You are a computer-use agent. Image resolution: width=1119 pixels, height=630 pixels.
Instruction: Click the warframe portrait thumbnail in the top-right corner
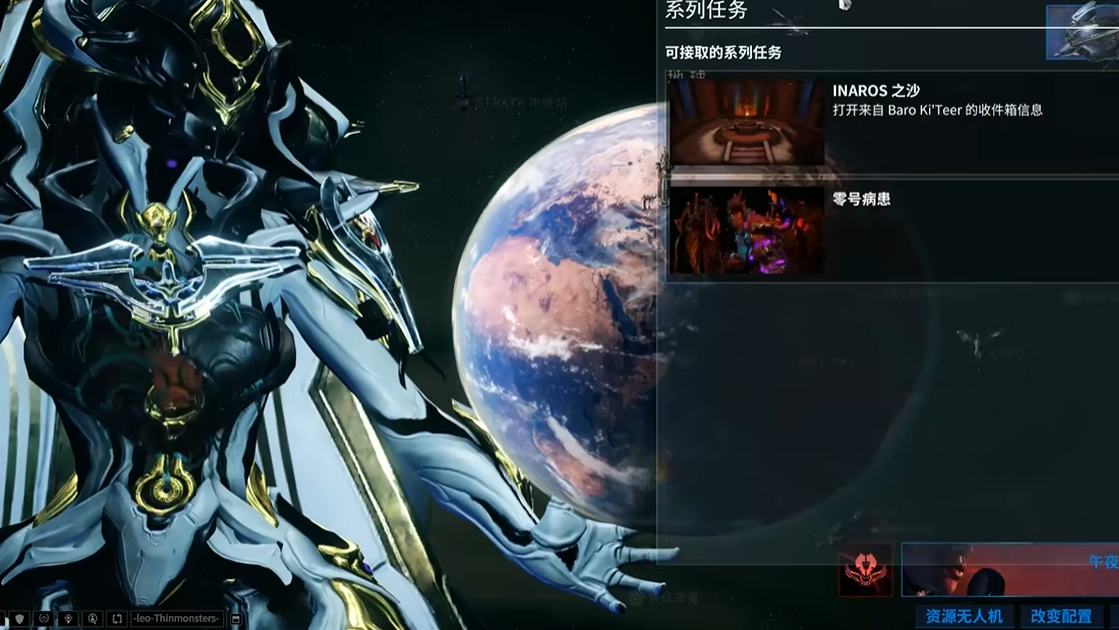[x=1084, y=32]
